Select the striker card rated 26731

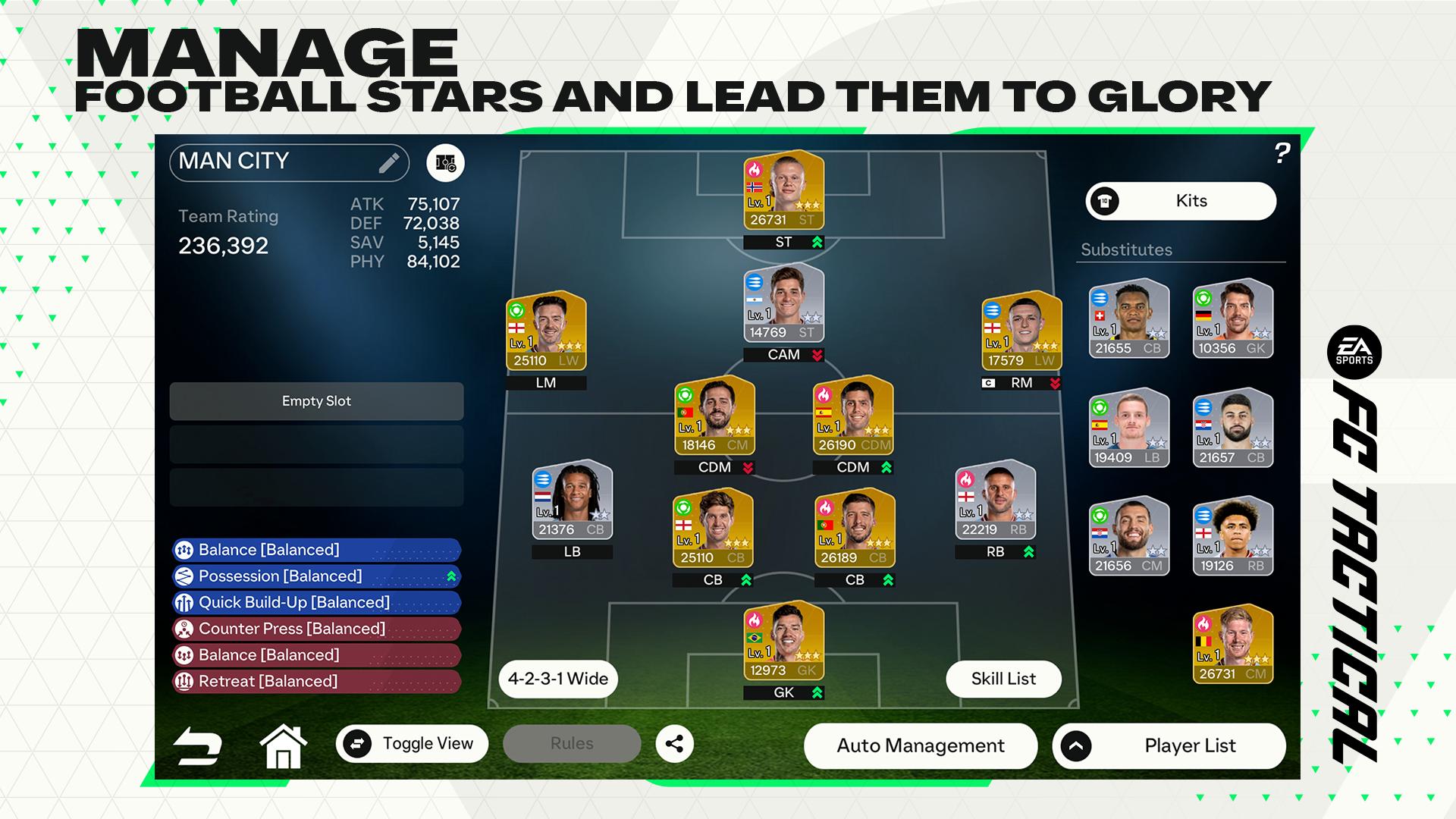(x=783, y=190)
